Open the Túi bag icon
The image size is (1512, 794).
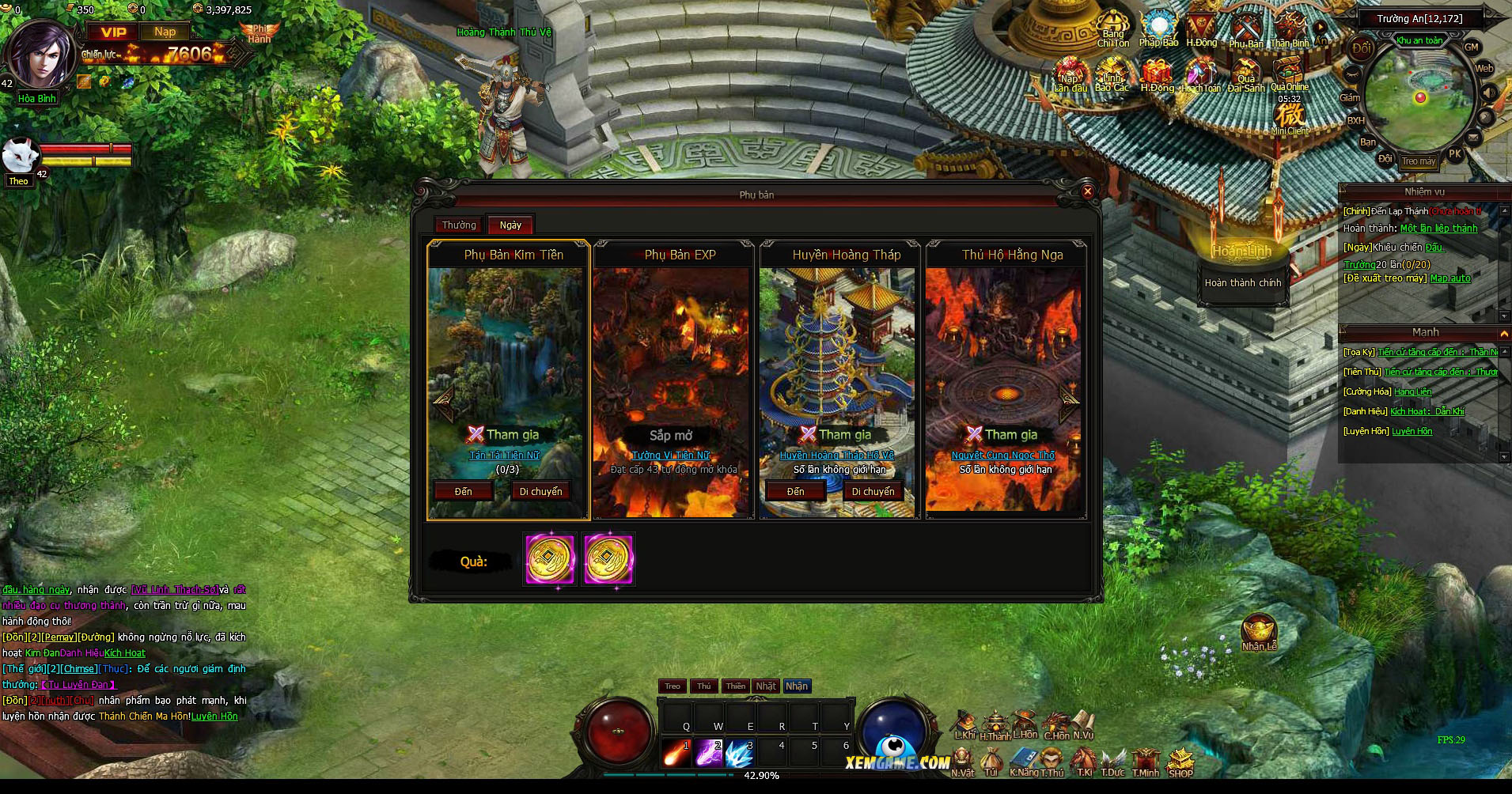(991, 762)
